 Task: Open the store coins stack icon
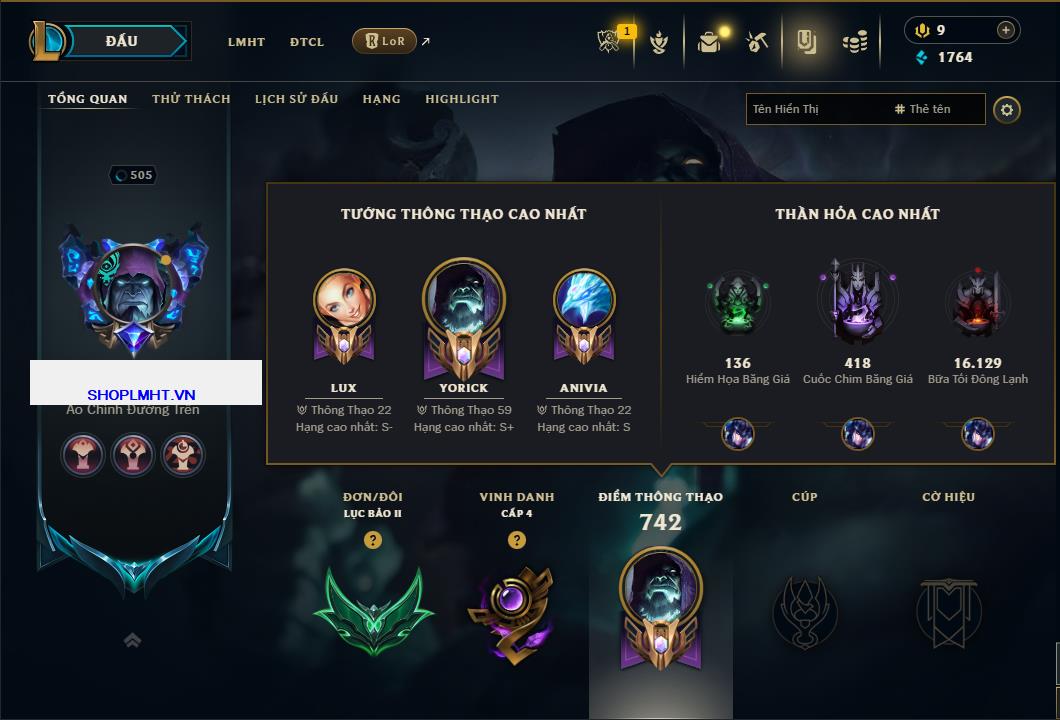pyautogui.click(x=854, y=42)
